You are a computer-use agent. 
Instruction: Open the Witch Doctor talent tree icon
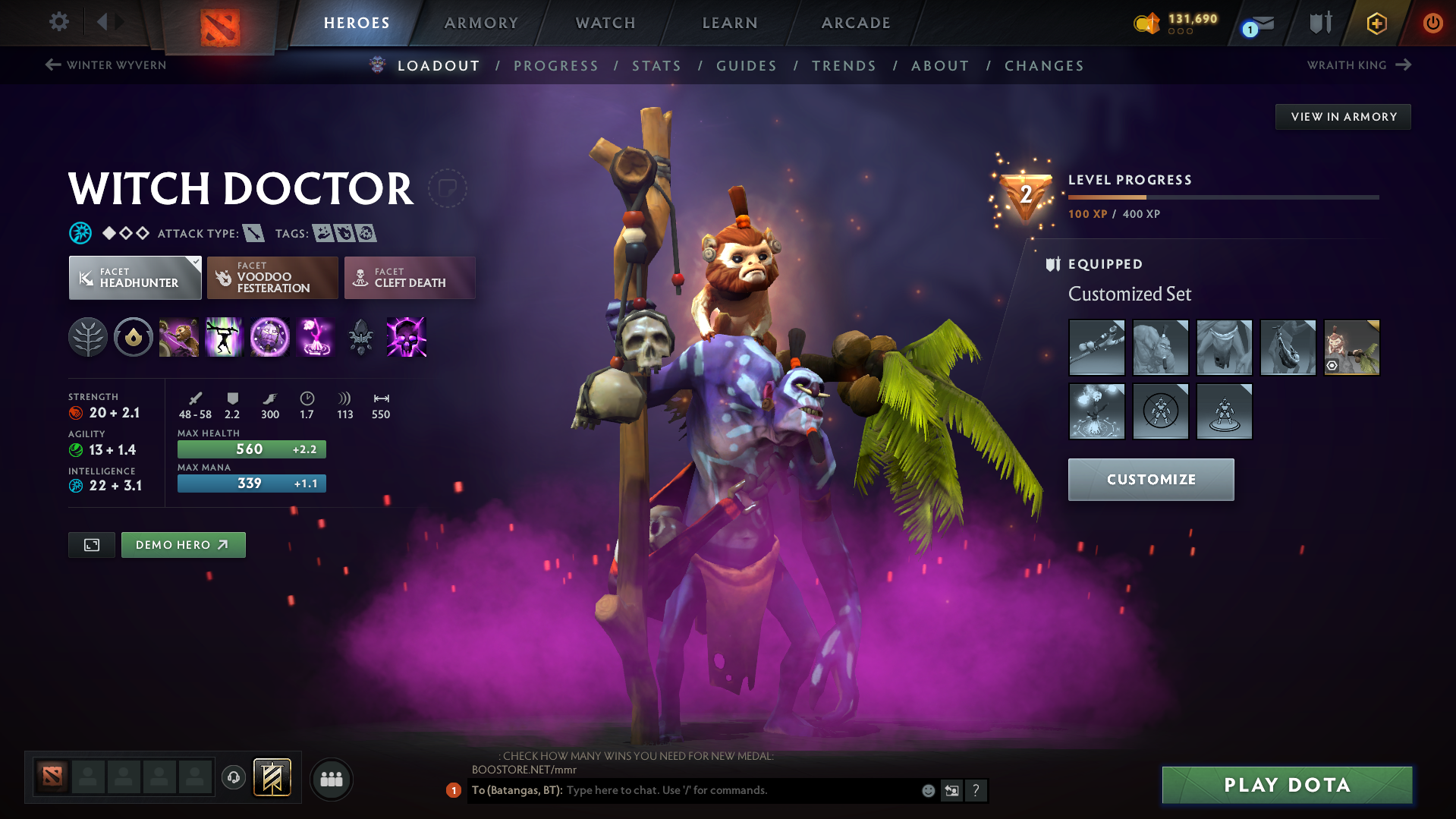pyautogui.click(x=89, y=338)
